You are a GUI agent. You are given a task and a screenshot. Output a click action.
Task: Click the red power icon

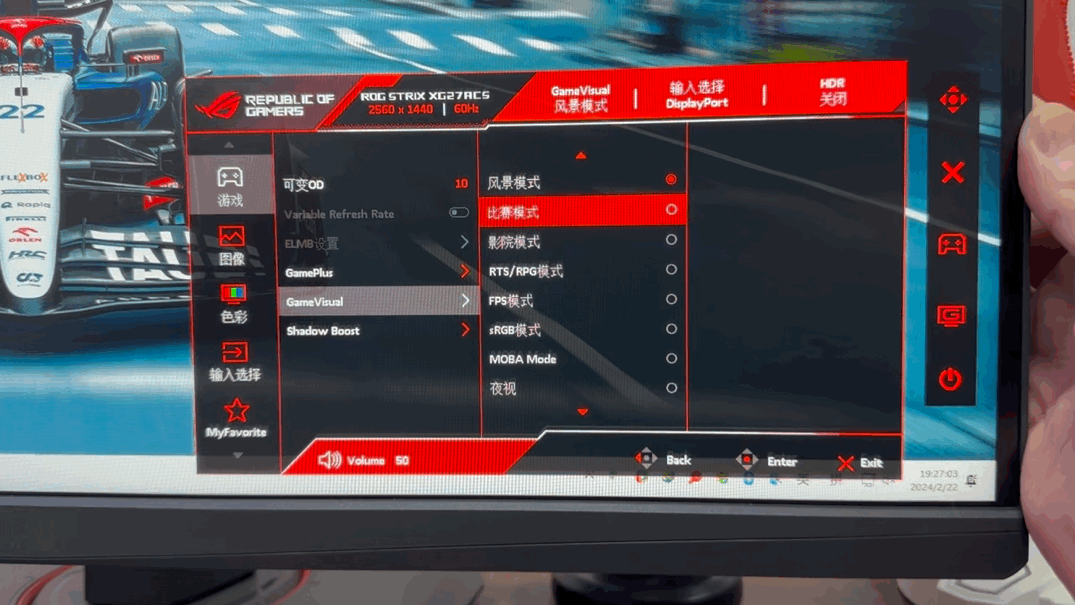click(x=950, y=379)
